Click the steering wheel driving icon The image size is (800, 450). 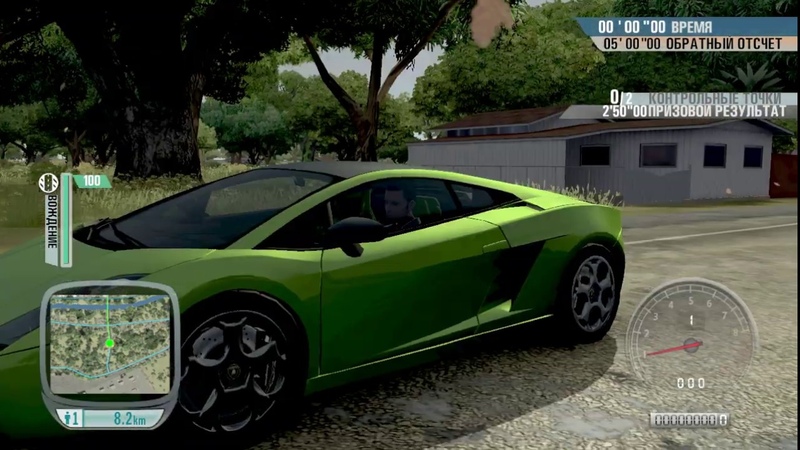point(48,183)
